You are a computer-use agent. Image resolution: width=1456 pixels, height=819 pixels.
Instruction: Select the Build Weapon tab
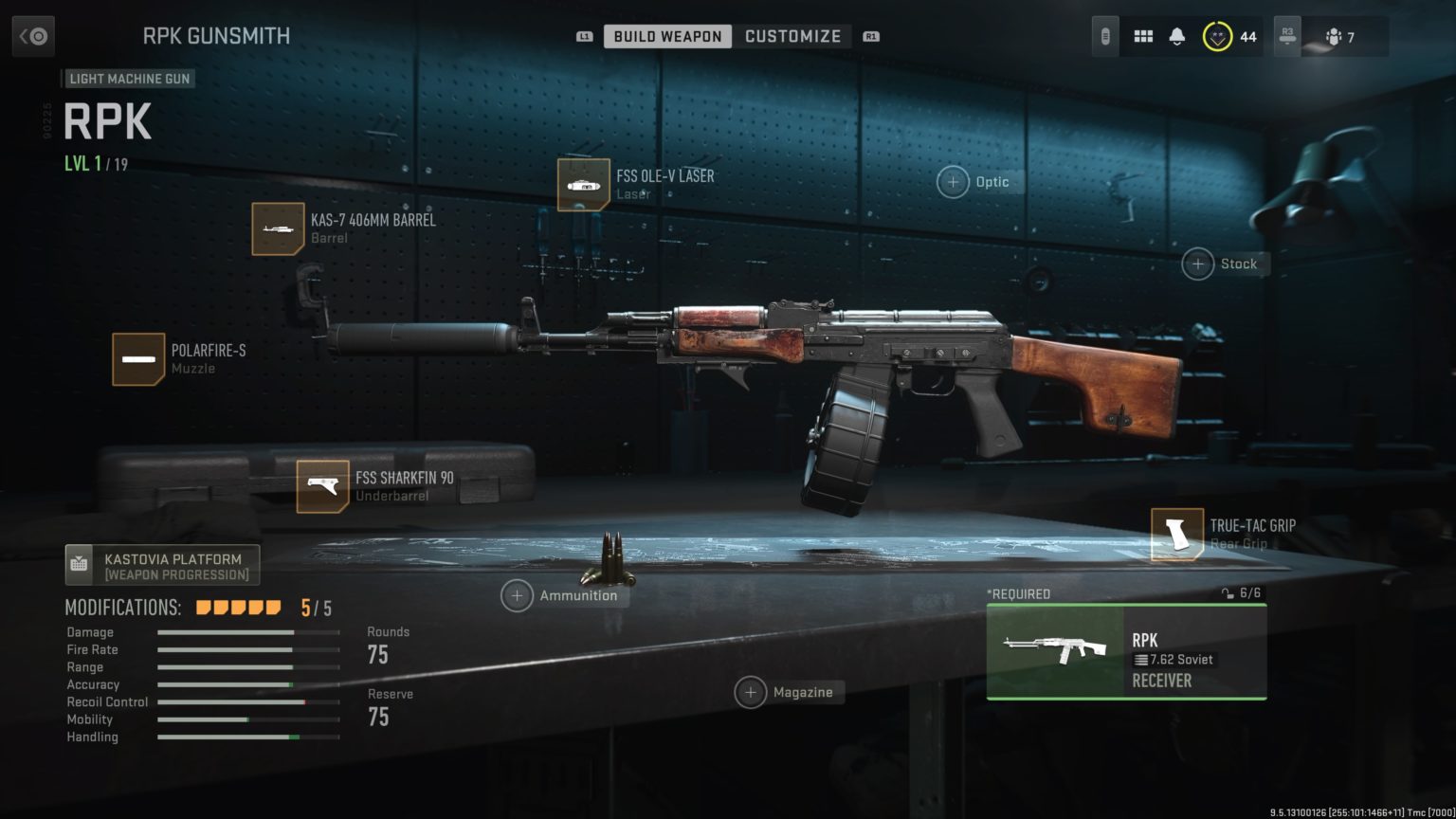click(666, 36)
